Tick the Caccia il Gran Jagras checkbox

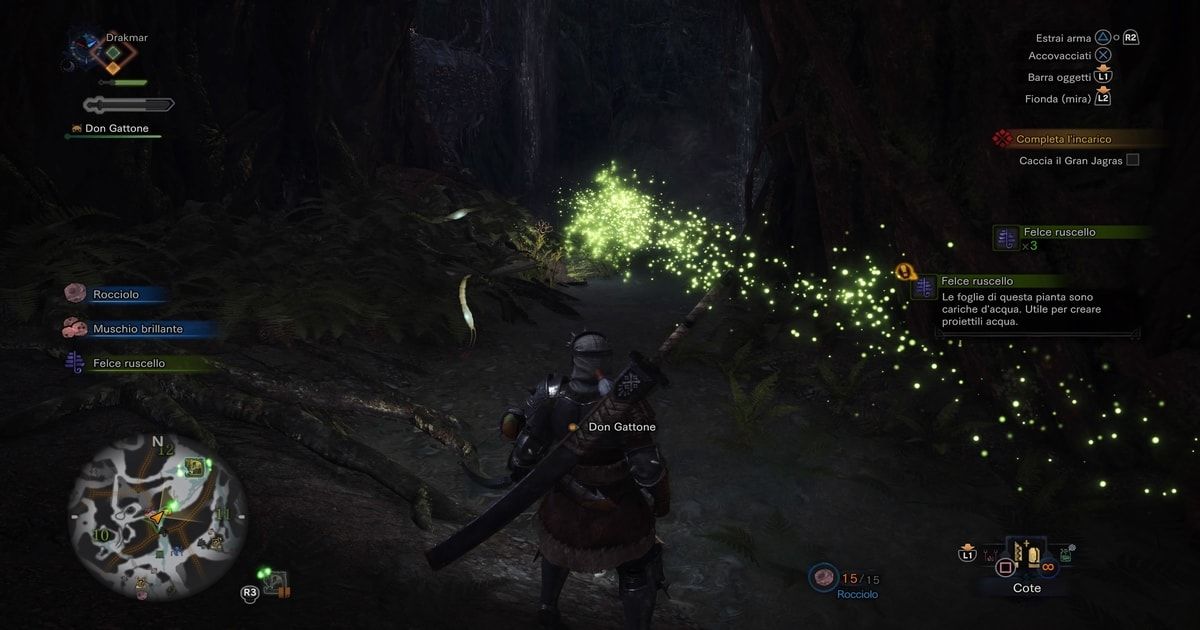point(1132,160)
